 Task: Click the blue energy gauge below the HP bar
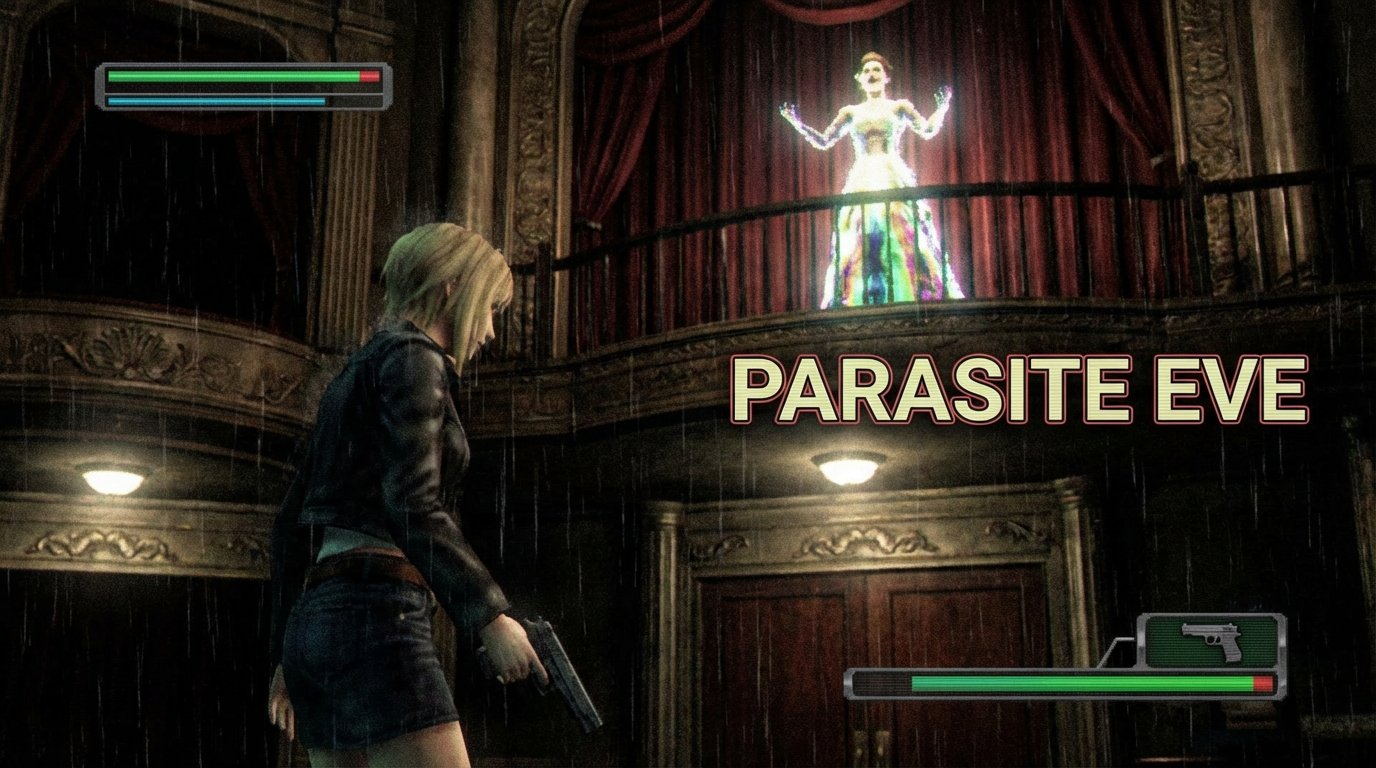tap(215, 101)
